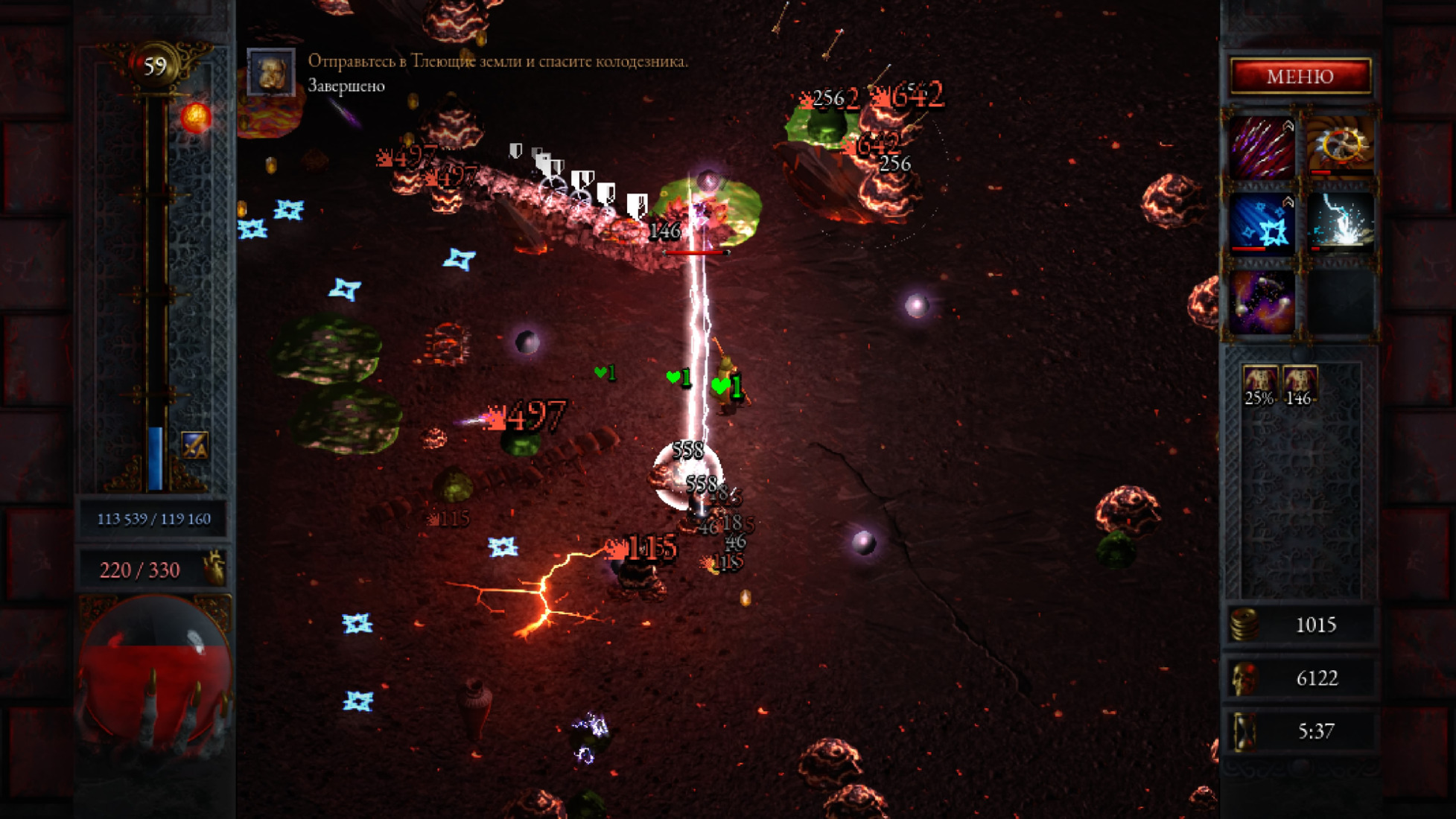The height and width of the screenshot is (819, 1456).
Task: Select the blue shuriken stars skill
Action: point(1262,223)
